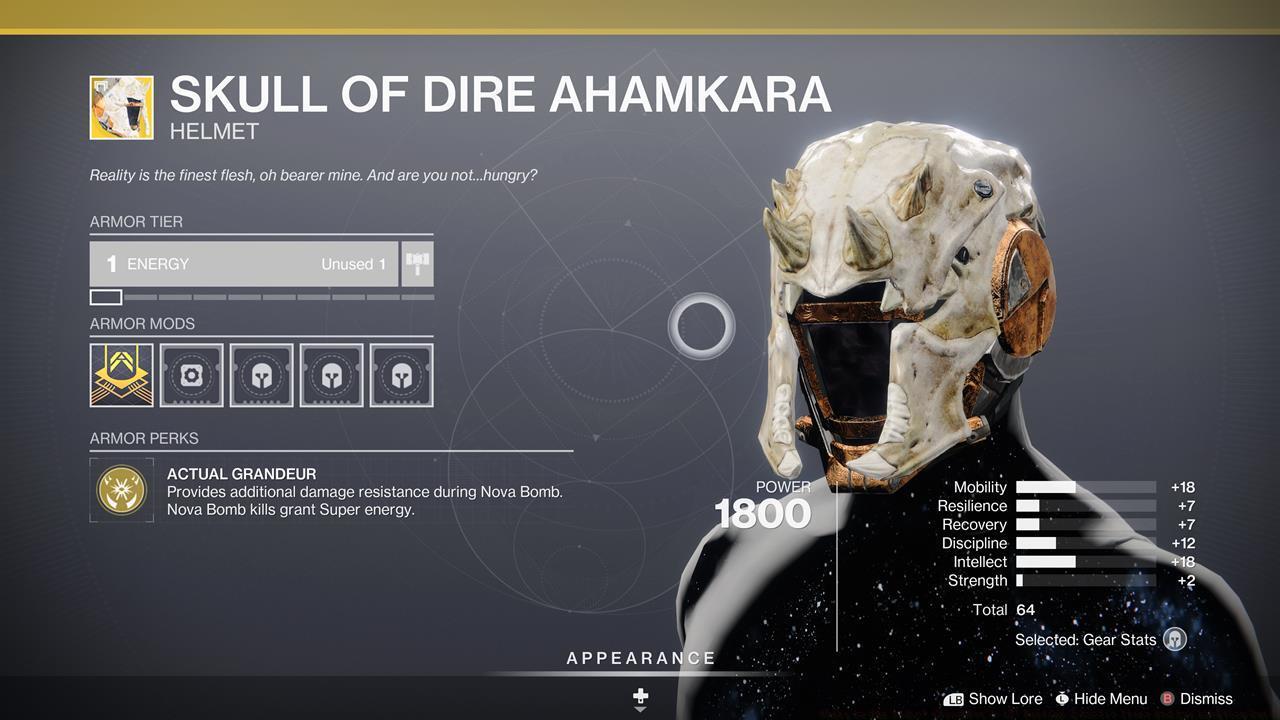Click the plus icon below Appearance
The height and width of the screenshot is (720, 1280).
pos(639,695)
